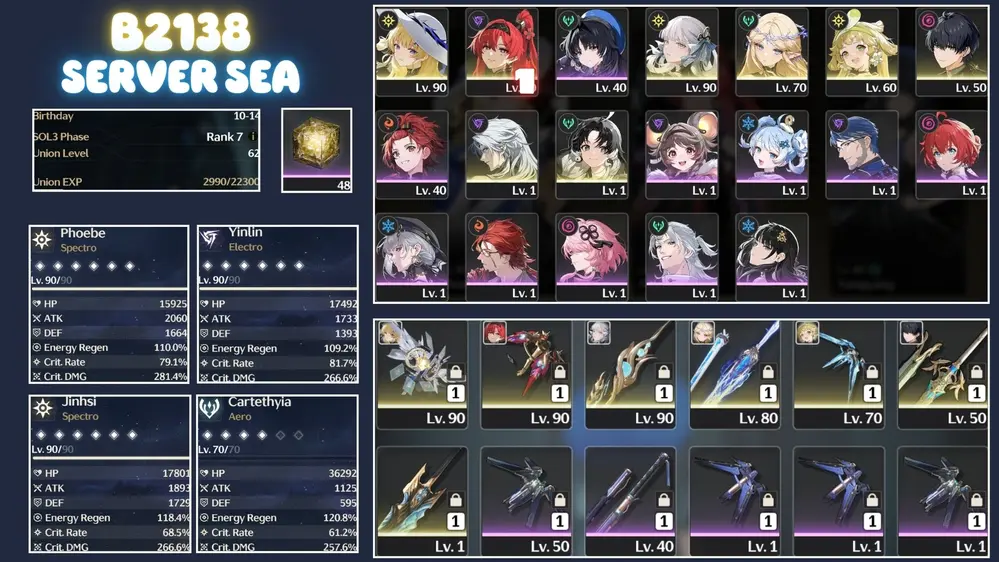Select the red-haired goggles character Lv. 40
Image resolution: width=999 pixels, height=562 pixels.
[x=412, y=154]
